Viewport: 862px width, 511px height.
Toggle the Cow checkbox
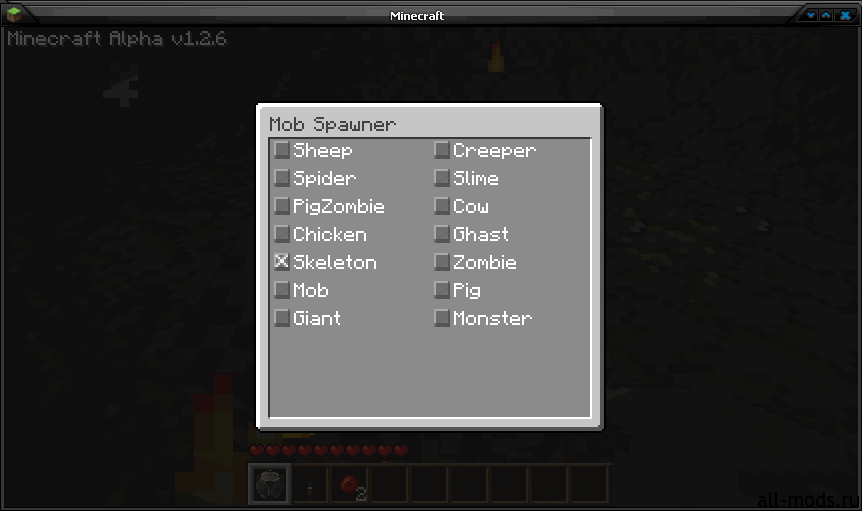442,206
